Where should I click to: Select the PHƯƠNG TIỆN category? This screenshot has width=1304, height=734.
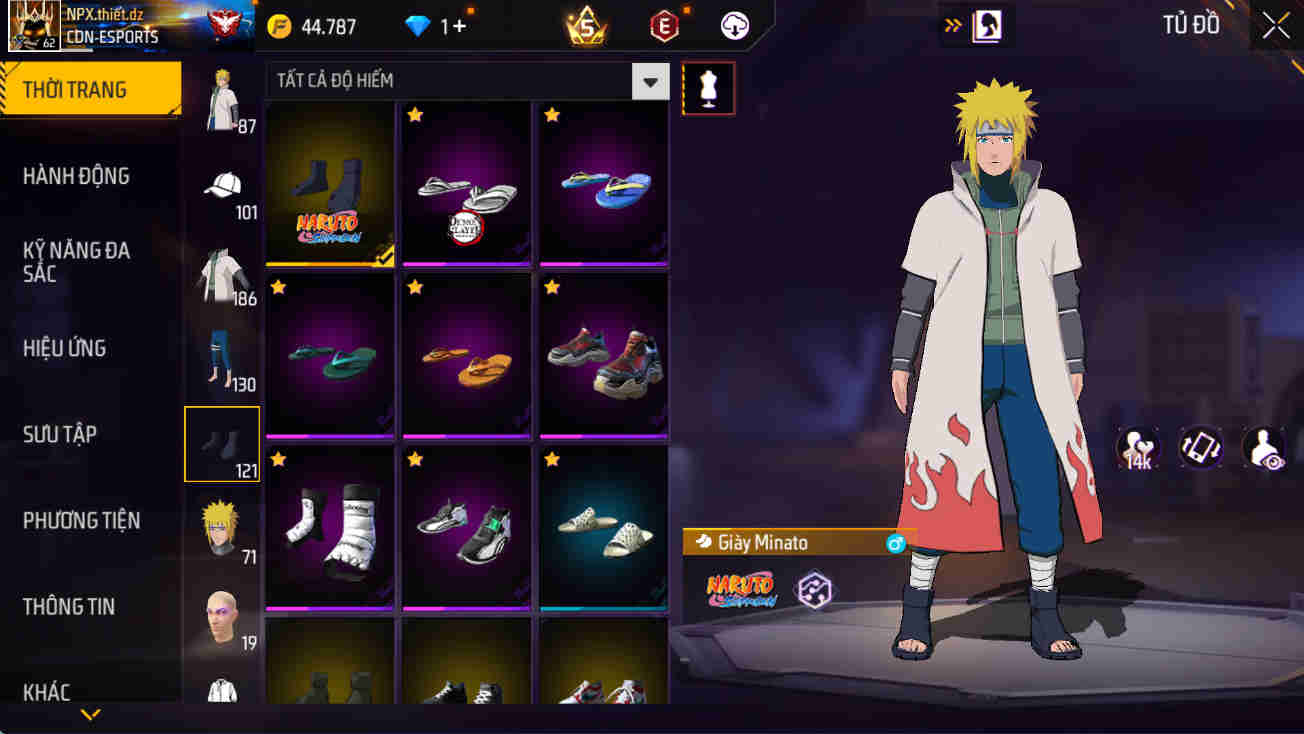(x=80, y=520)
